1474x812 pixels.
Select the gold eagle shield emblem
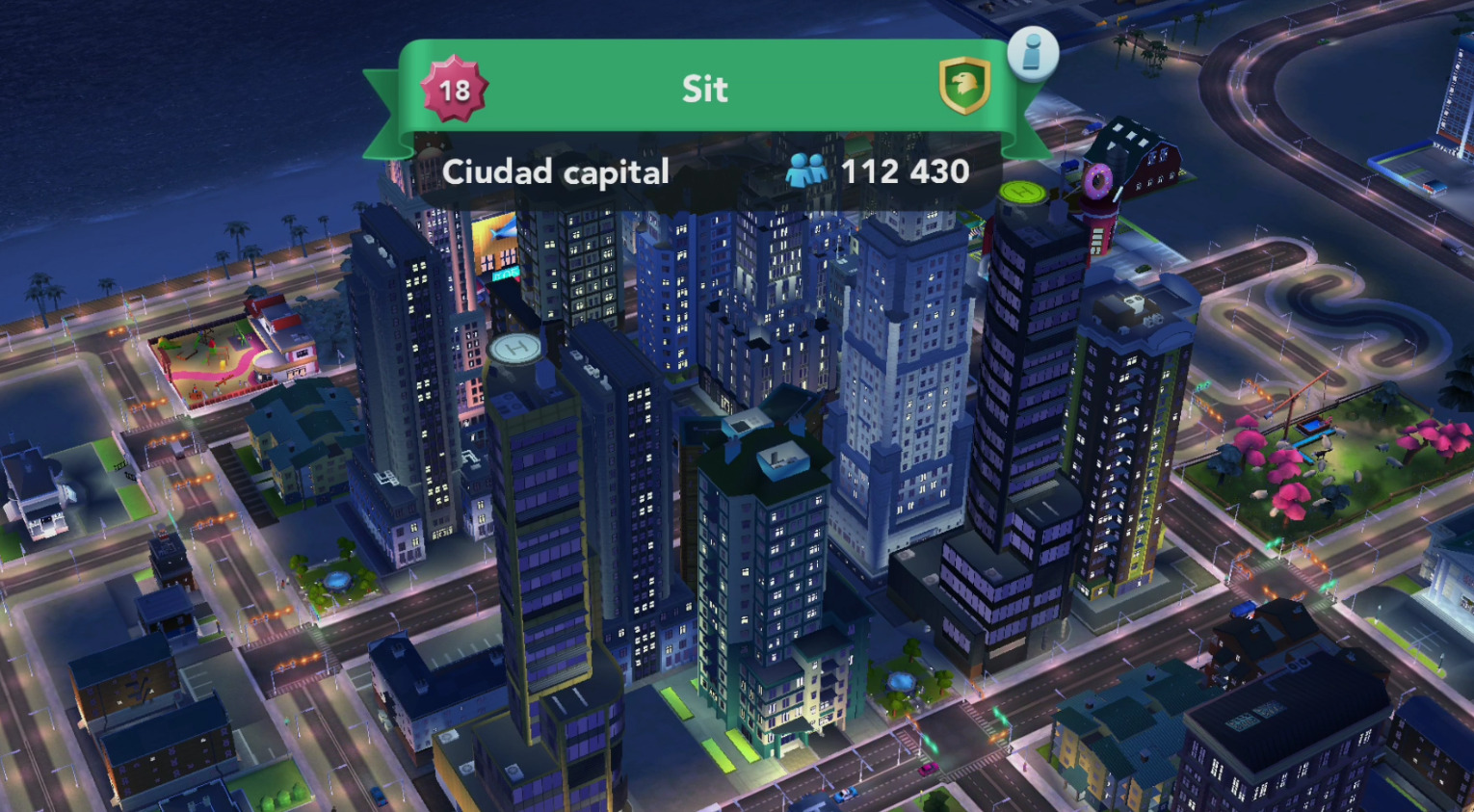tap(963, 86)
